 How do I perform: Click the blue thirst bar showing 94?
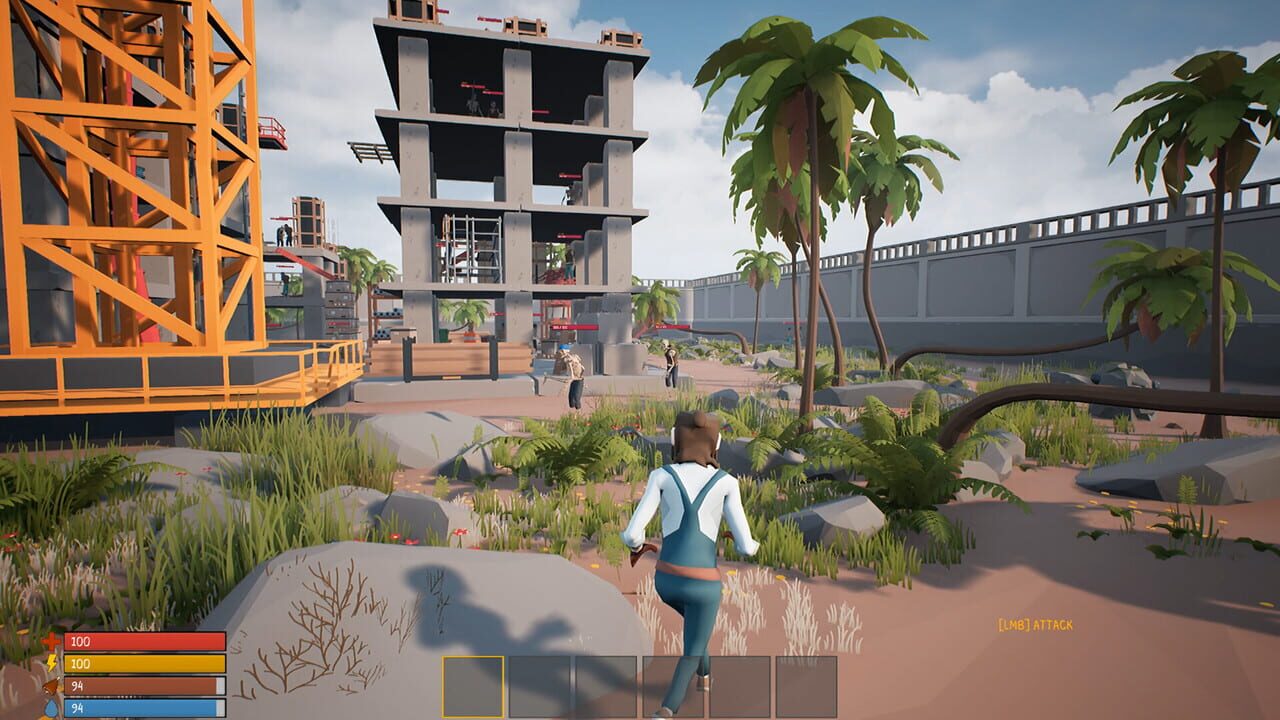tap(145, 708)
